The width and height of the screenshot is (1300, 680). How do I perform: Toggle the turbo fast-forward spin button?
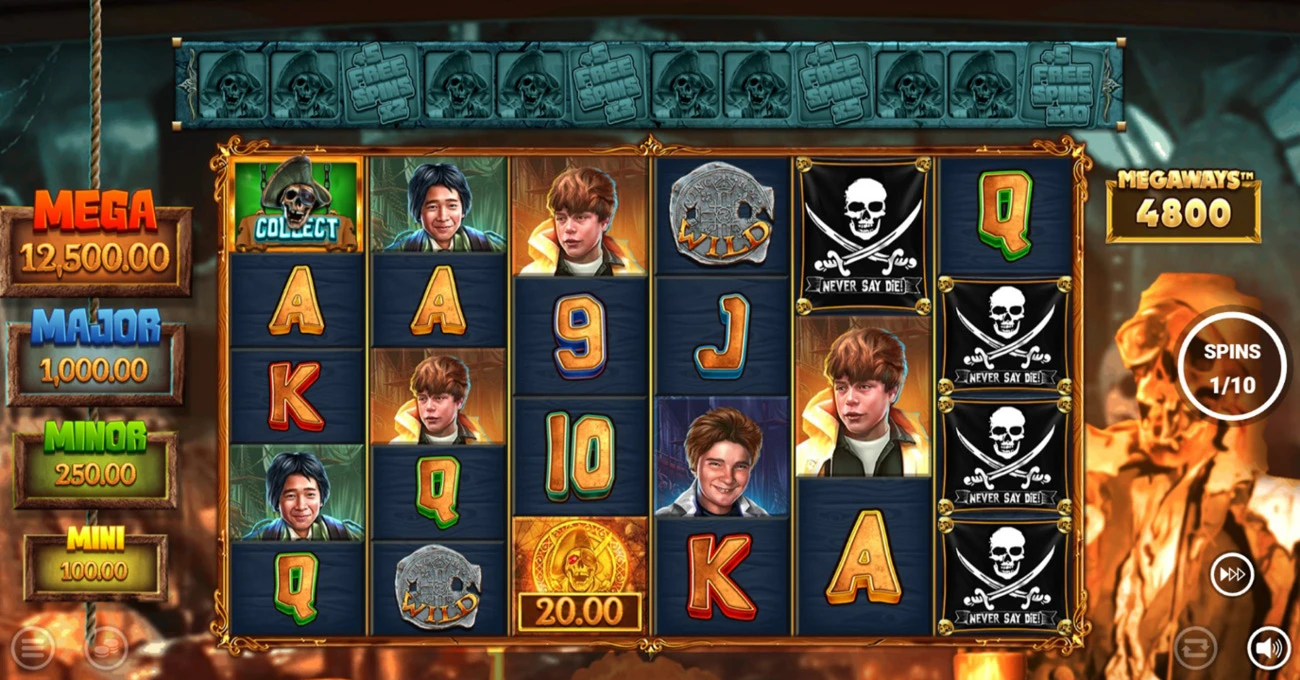click(1232, 575)
